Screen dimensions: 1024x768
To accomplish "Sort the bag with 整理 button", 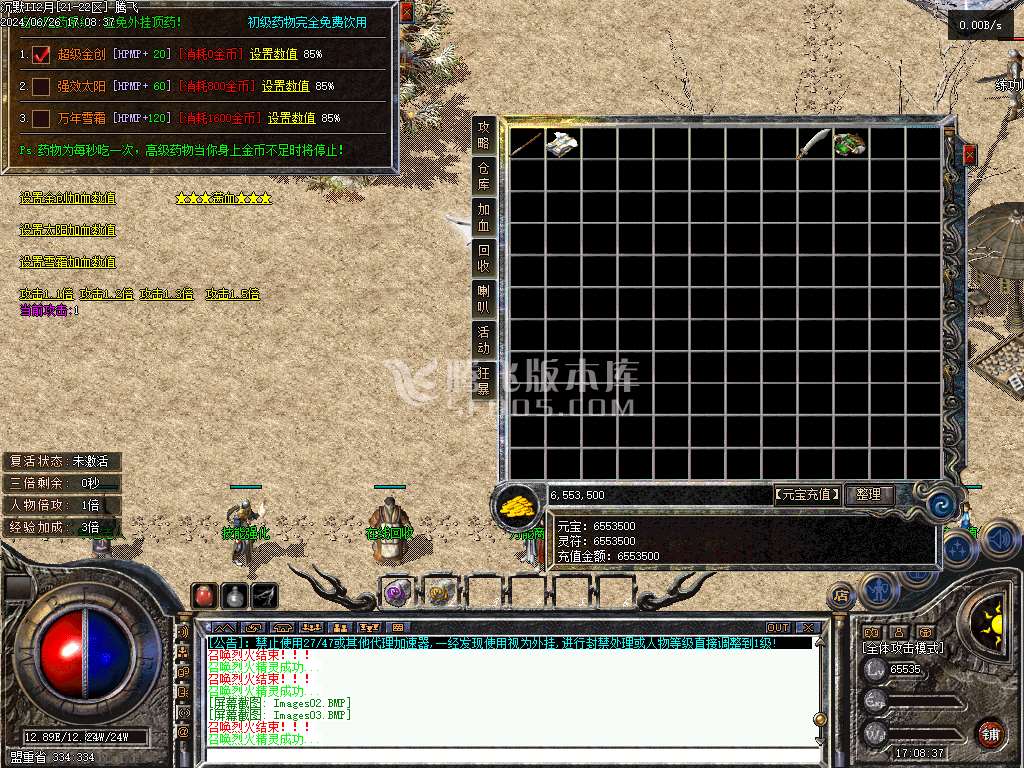I will tap(869, 494).
